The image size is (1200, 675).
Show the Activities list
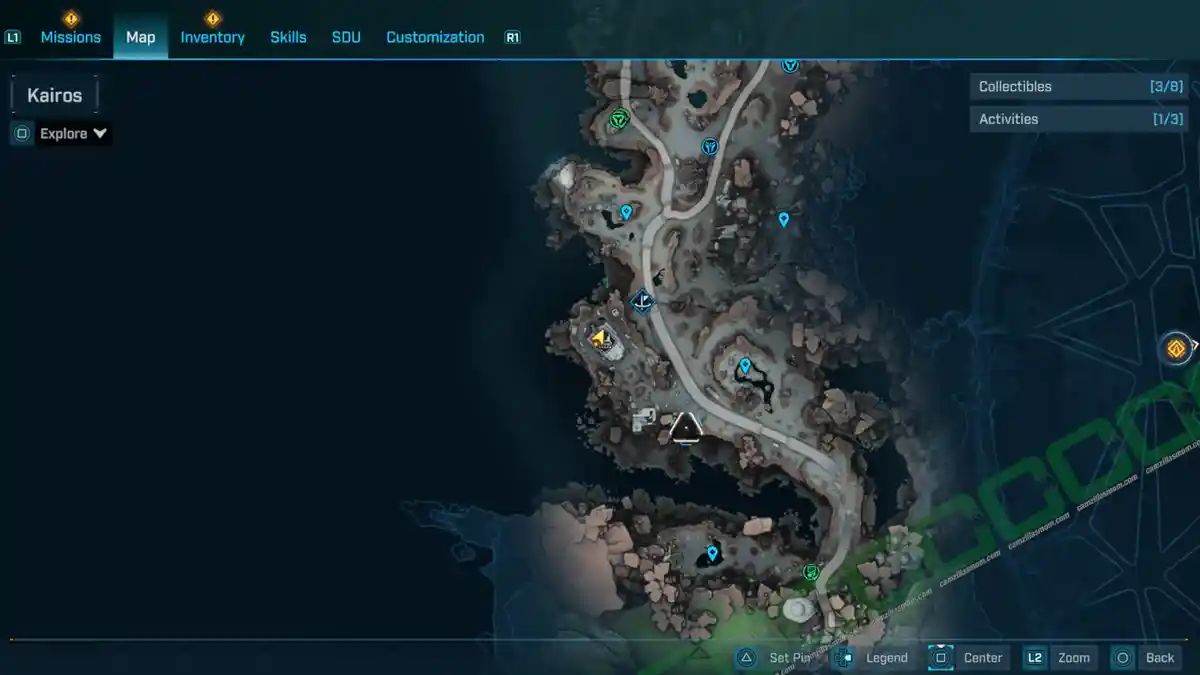(1063, 119)
